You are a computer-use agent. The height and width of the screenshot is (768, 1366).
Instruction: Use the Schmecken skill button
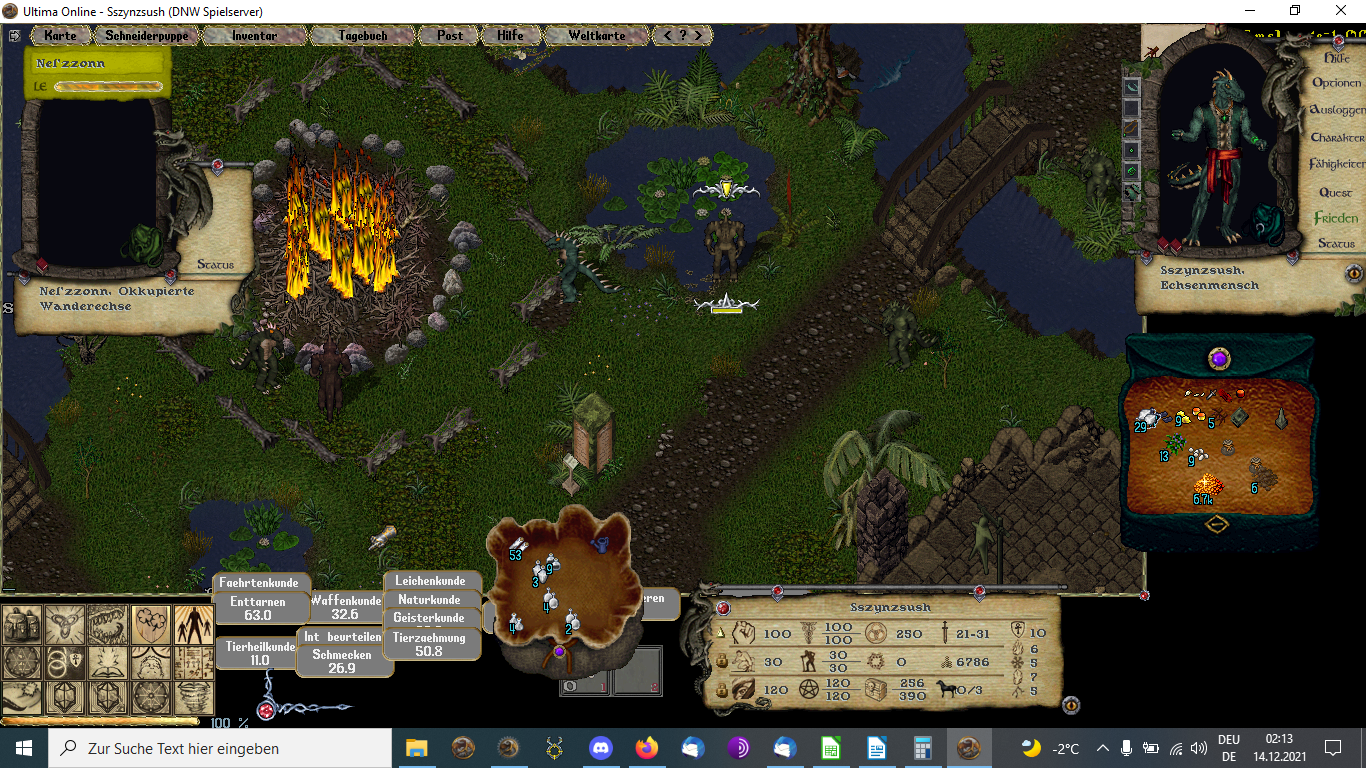[x=342, y=661]
